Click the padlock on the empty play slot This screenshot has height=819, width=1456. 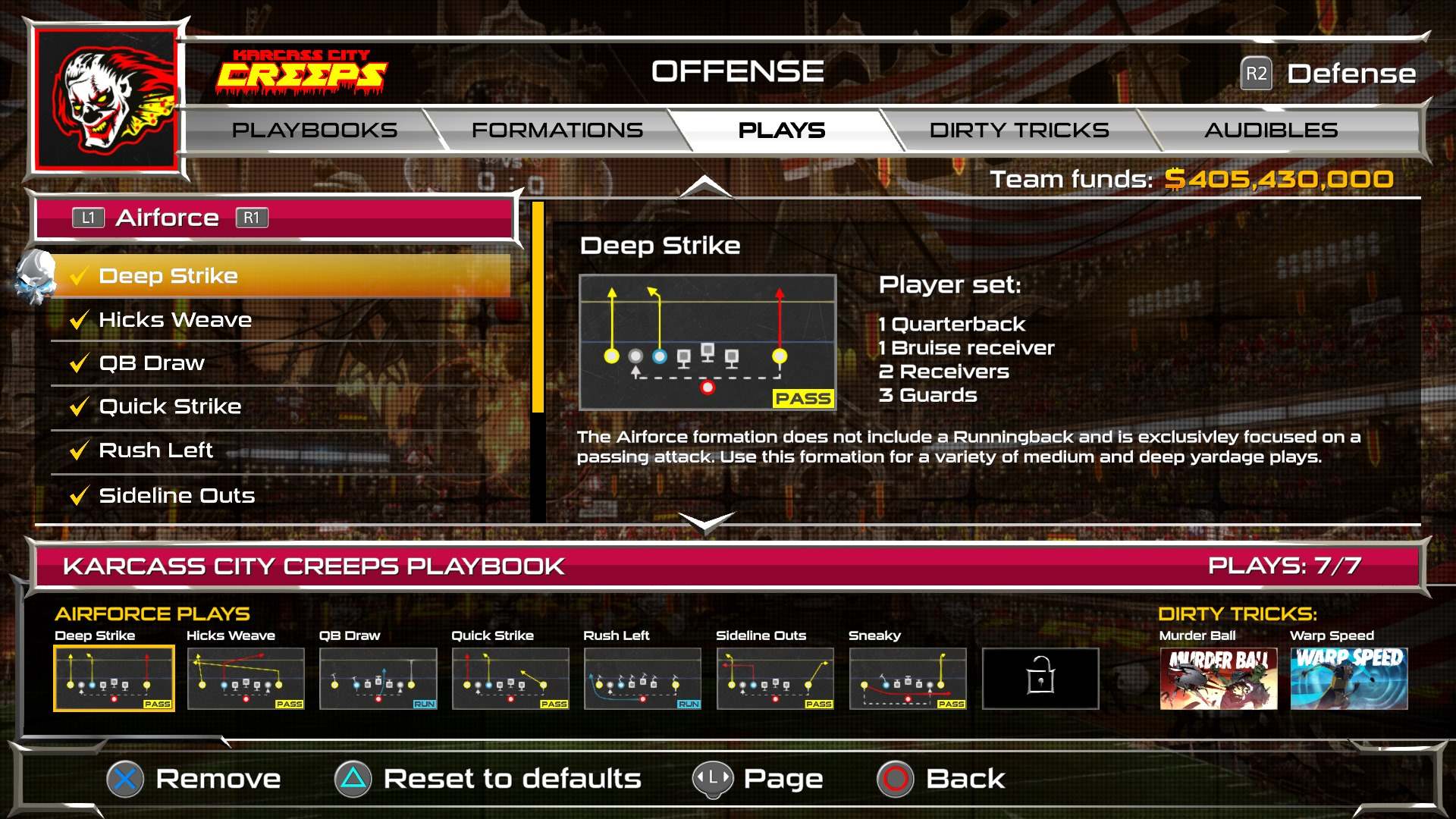pos(1040,679)
